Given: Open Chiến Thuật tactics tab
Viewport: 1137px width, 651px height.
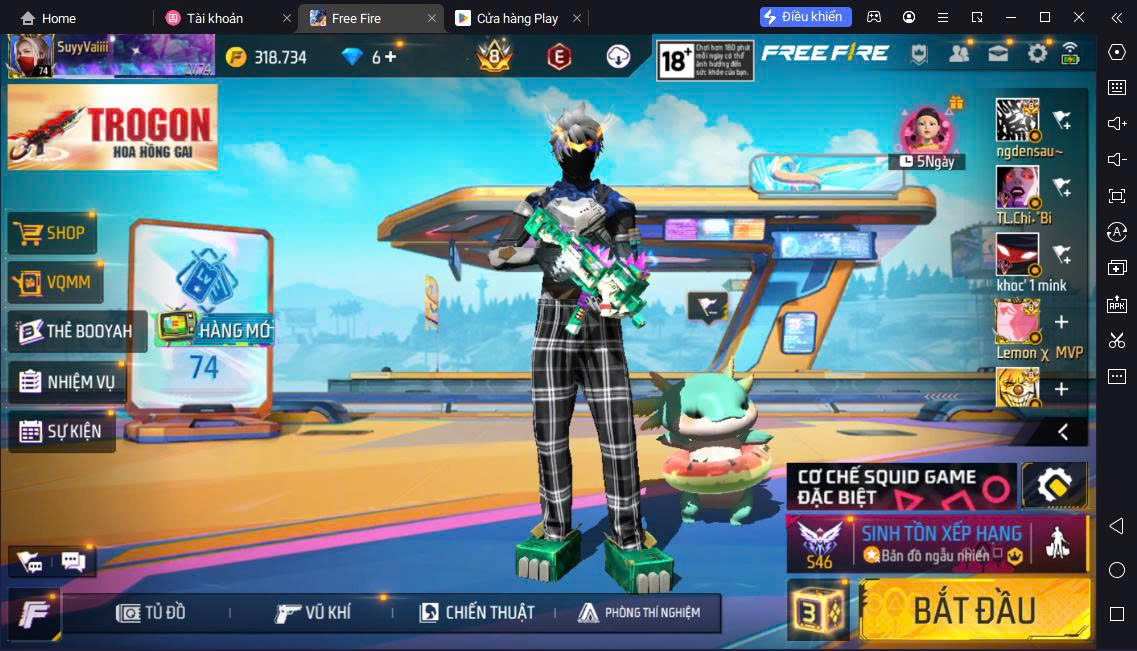Looking at the screenshot, I should click(477, 612).
